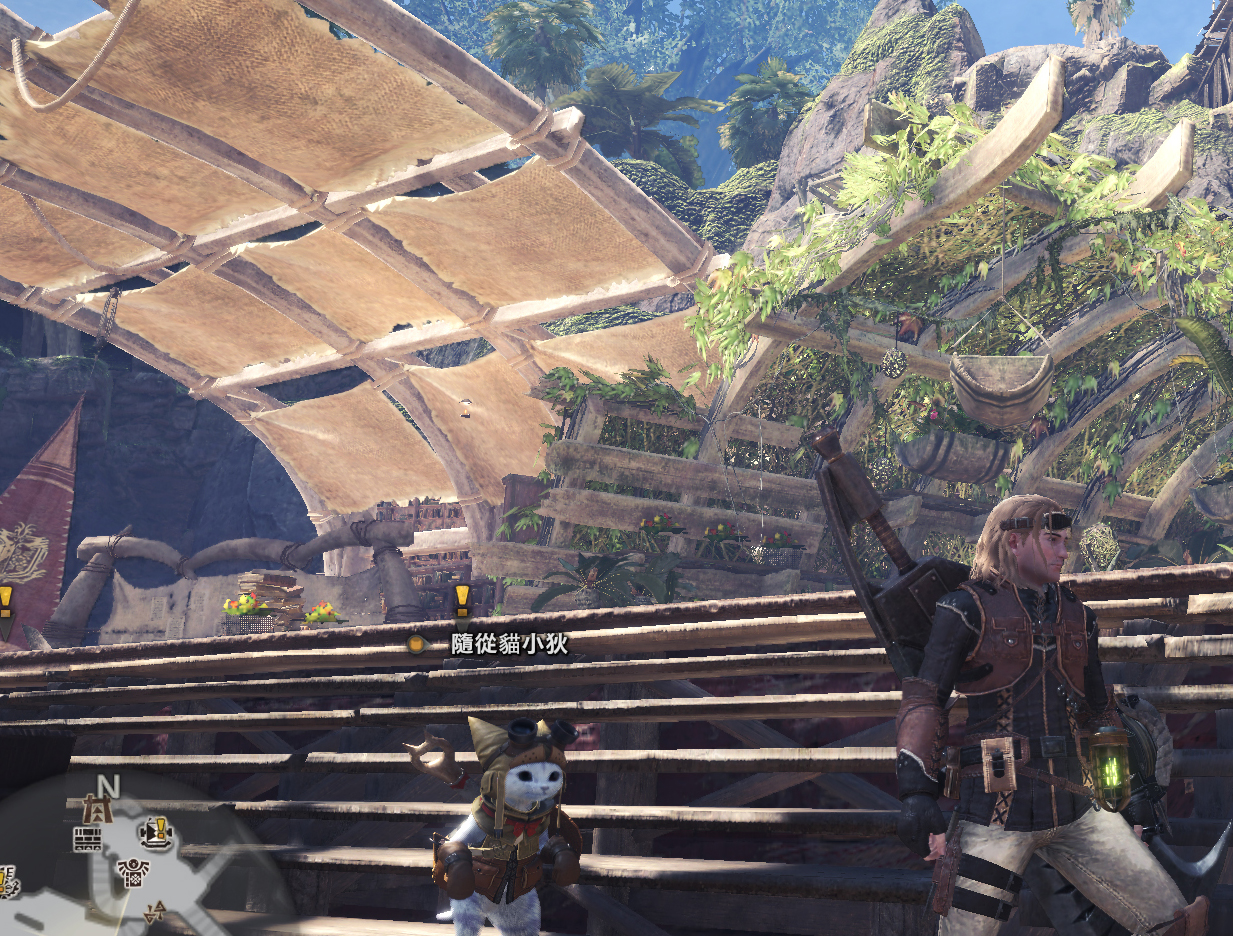Click the brick wall board icon on minimap
This screenshot has height=936, width=1233.
coord(87,840)
